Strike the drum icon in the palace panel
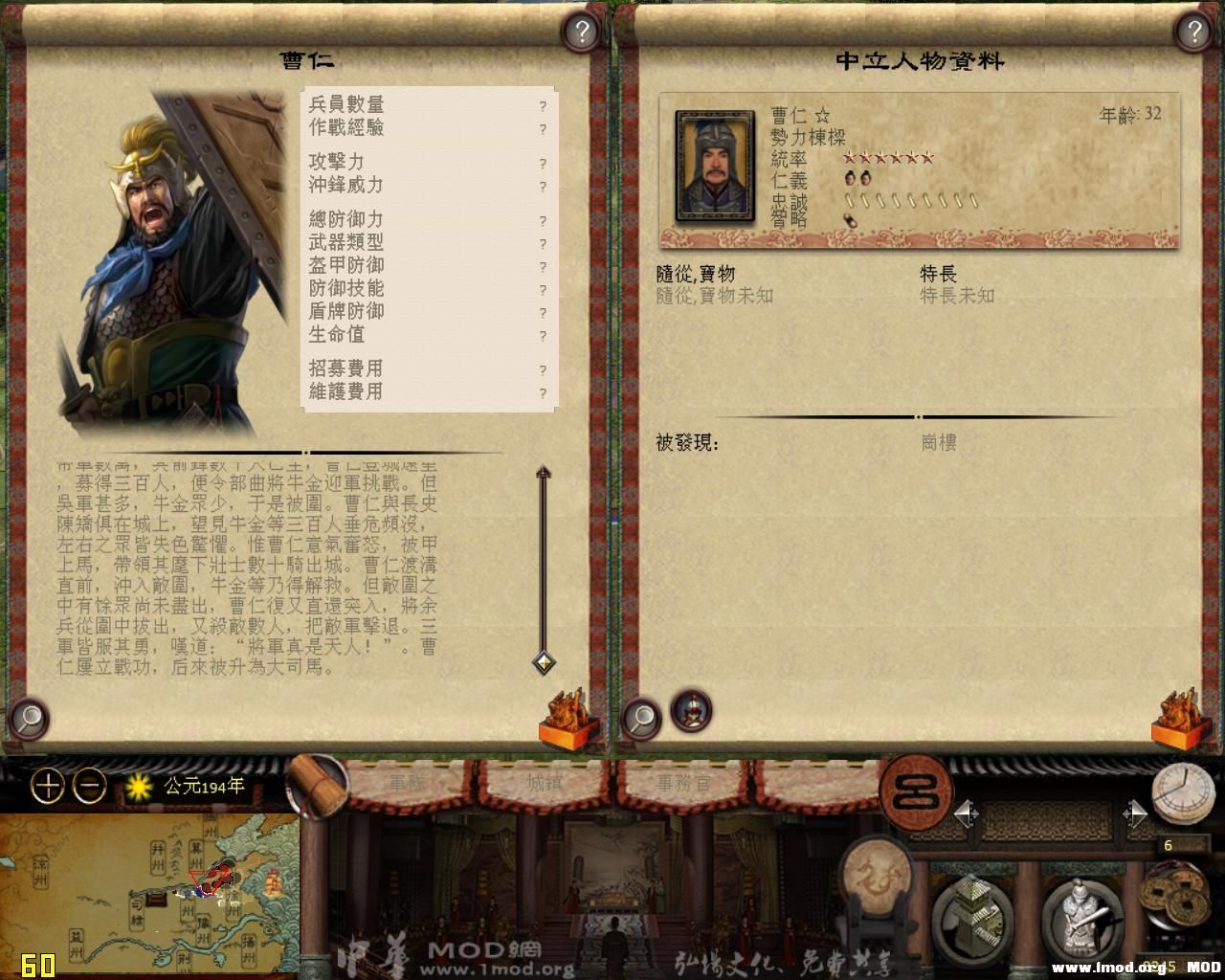The image size is (1225, 980). pos(878,876)
